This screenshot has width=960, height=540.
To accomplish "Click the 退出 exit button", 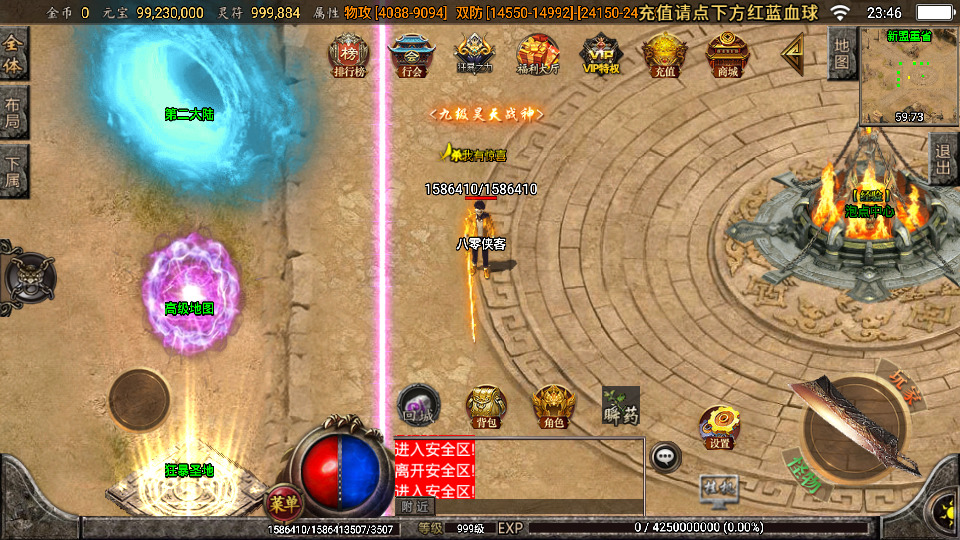I will [943, 158].
